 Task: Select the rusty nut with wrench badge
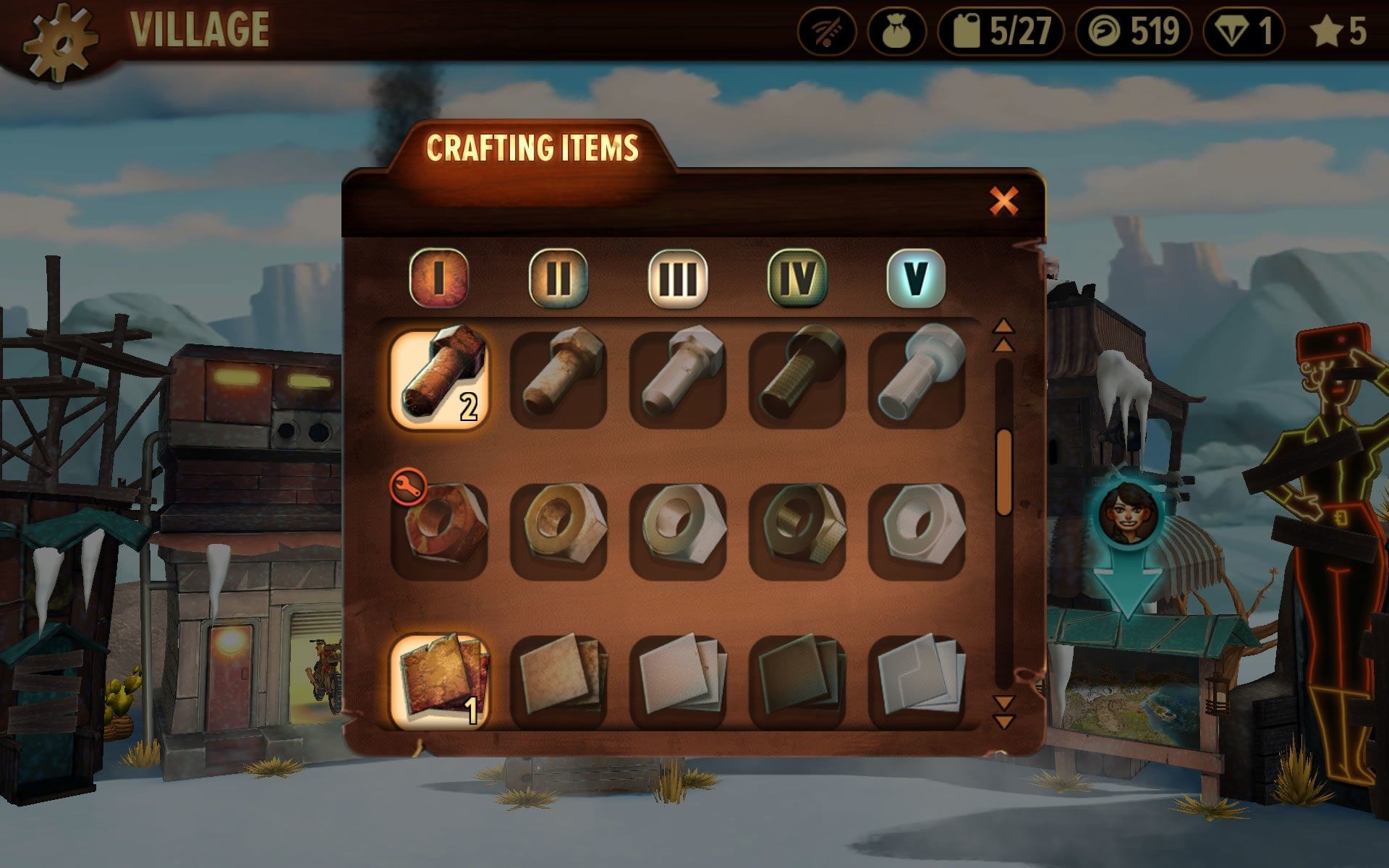point(439,530)
